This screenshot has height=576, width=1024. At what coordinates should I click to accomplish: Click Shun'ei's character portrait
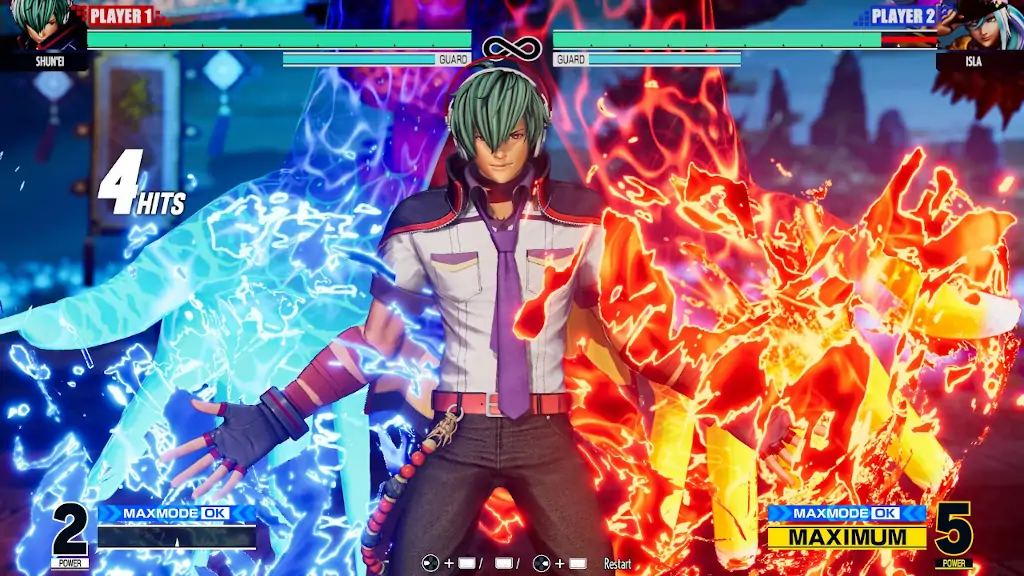[x=42, y=25]
